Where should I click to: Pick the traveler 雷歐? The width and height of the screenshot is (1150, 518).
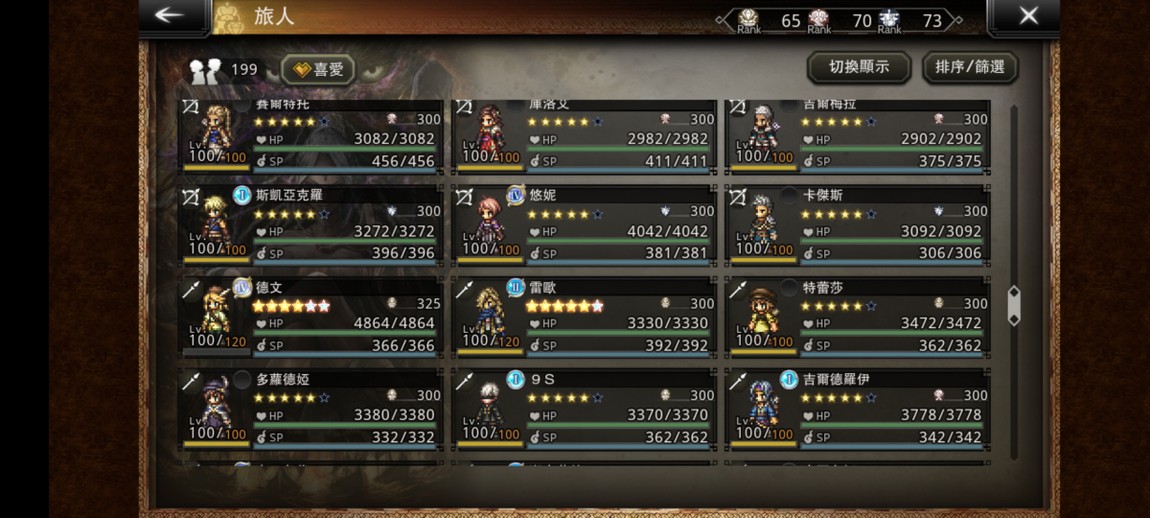click(x=584, y=316)
